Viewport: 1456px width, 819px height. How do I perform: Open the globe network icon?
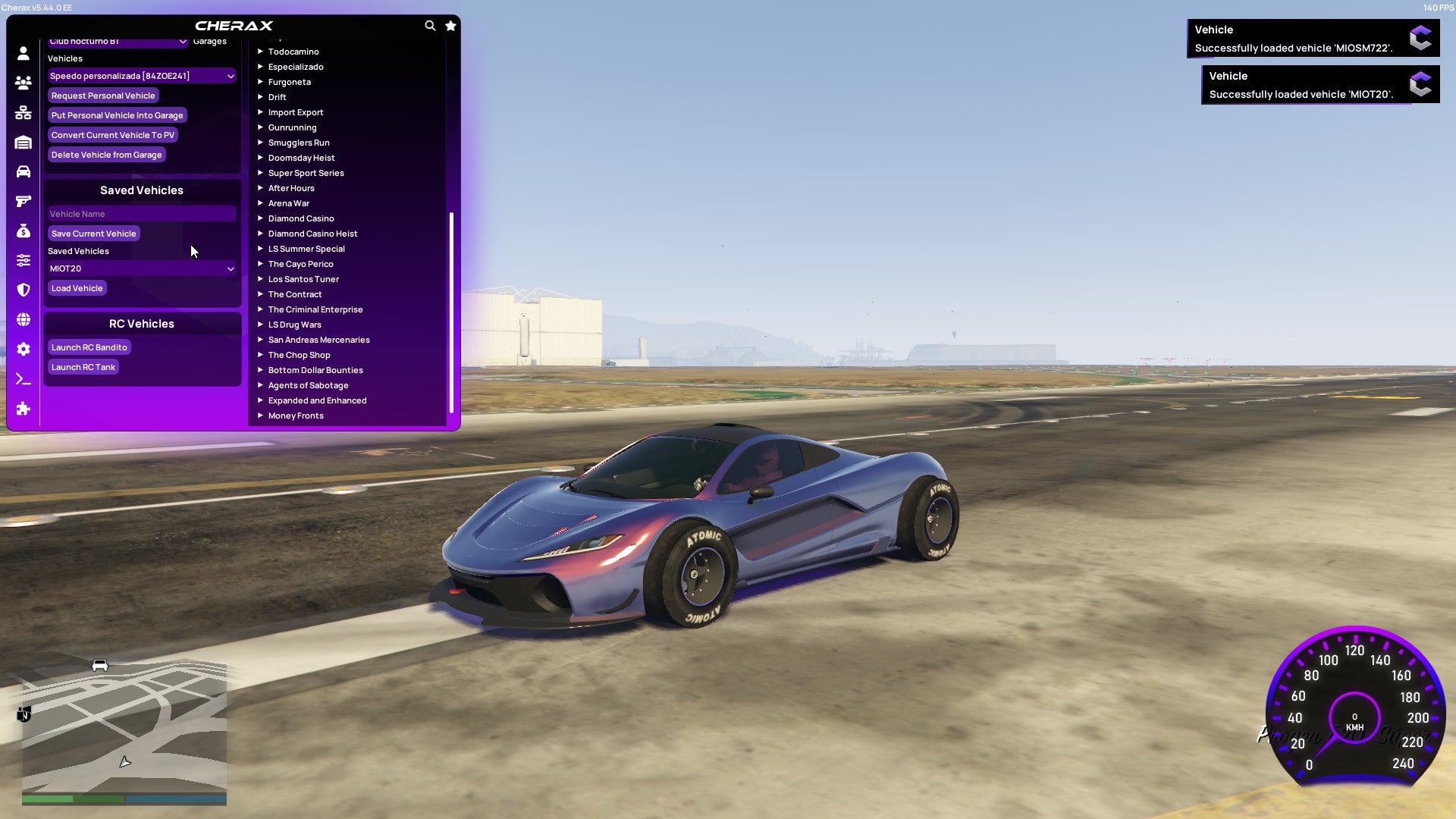tap(23, 319)
